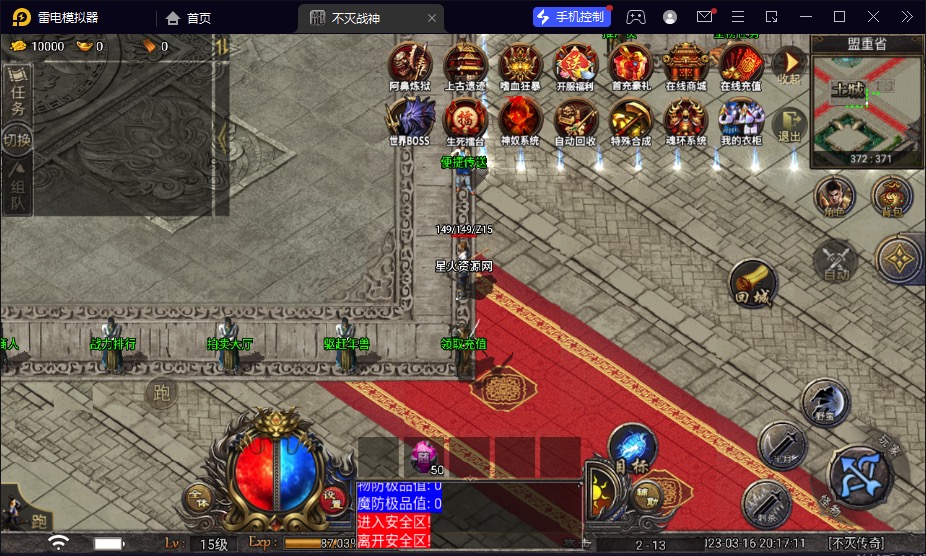Close the 不灭战神 emulator tab
Viewport: 926px width, 556px height.
[432, 18]
